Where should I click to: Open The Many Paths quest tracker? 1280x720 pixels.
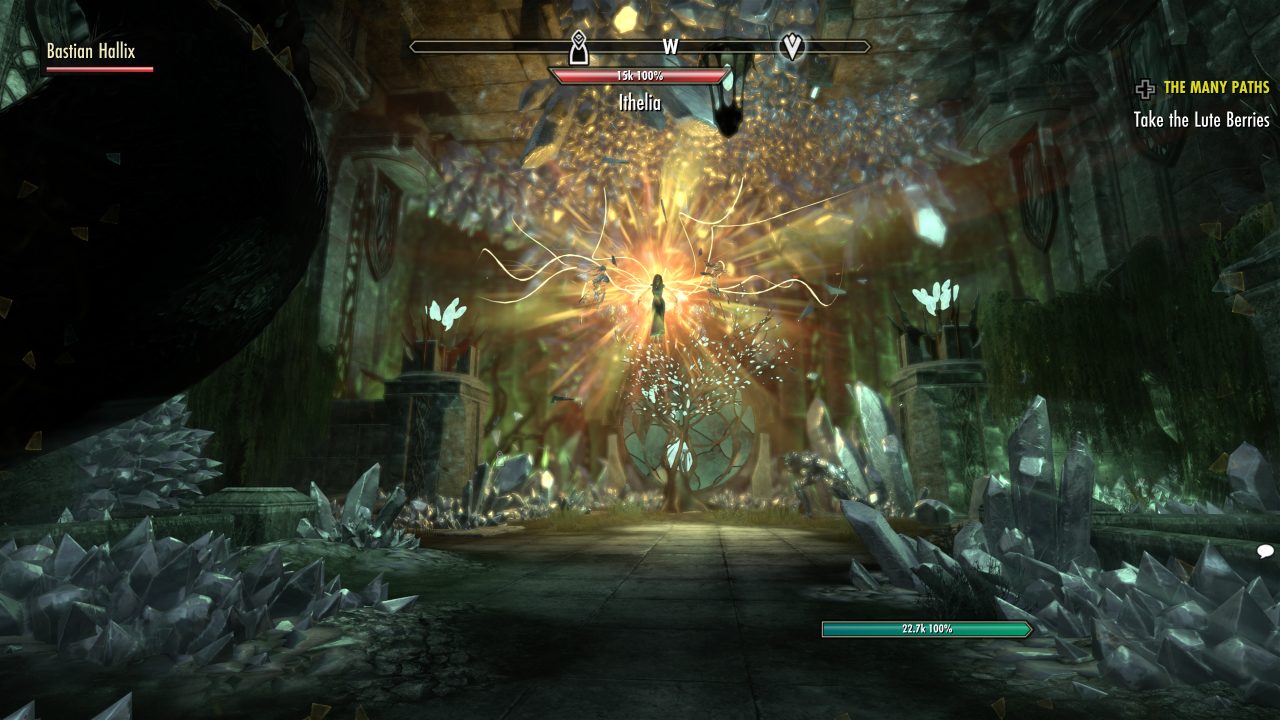[1216, 88]
